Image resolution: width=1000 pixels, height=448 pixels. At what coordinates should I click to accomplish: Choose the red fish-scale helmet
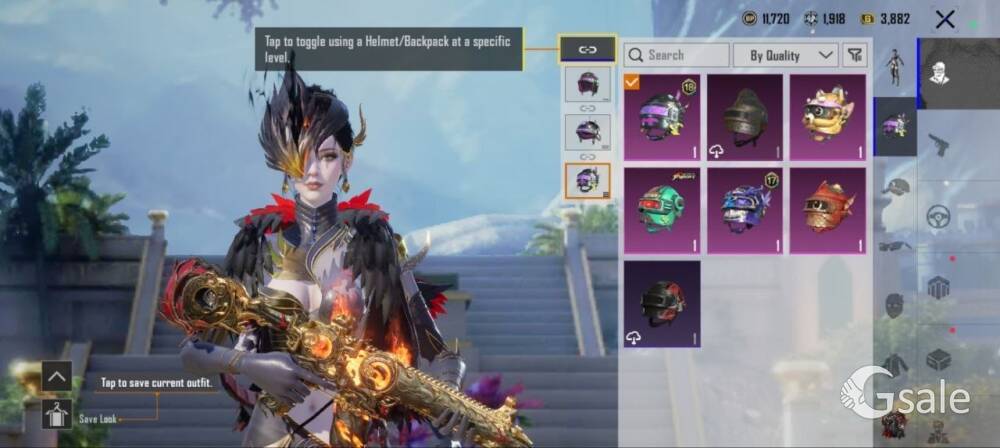828,210
